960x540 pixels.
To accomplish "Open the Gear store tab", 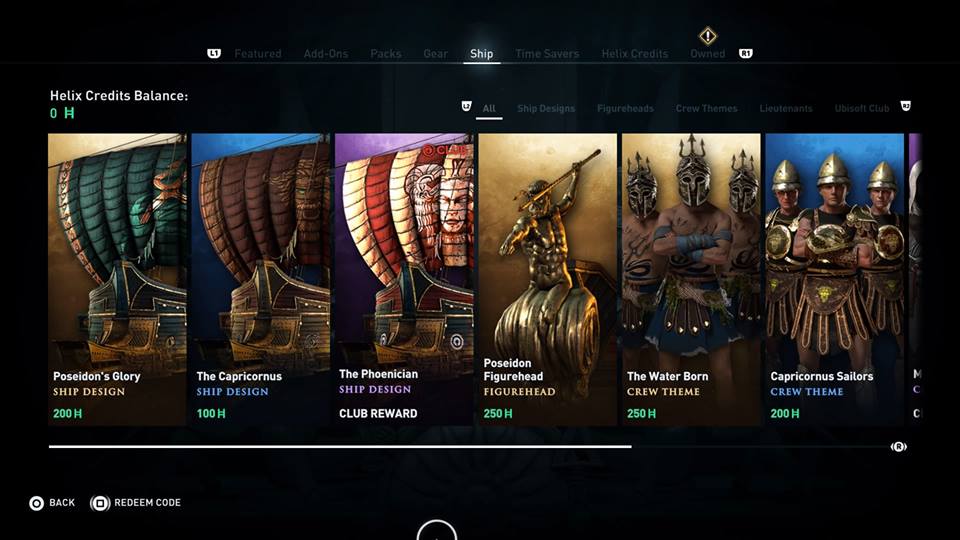I will point(435,54).
